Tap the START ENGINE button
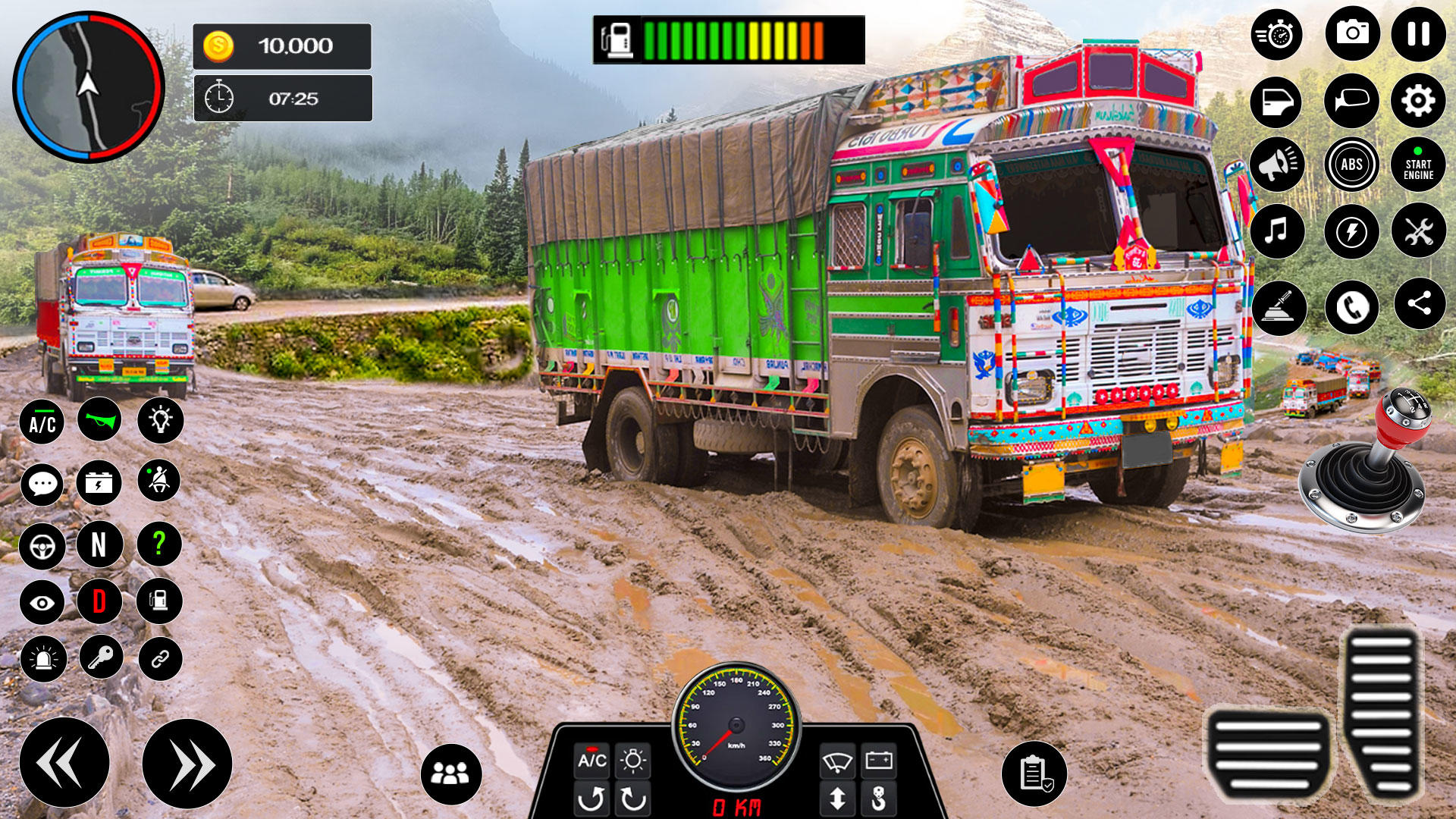 pyautogui.click(x=1418, y=165)
